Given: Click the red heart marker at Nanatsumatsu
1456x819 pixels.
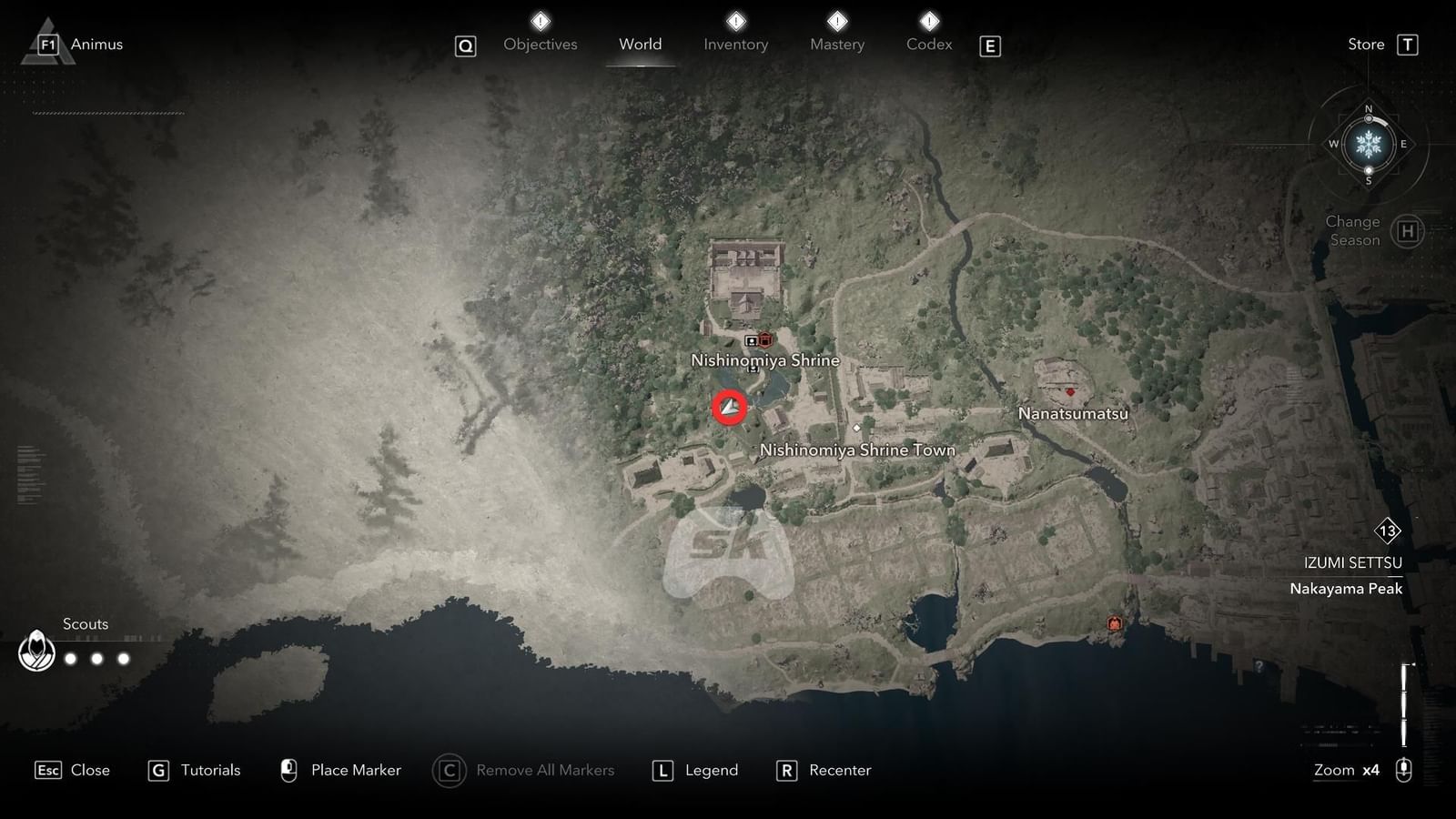Looking at the screenshot, I should point(1071,392).
